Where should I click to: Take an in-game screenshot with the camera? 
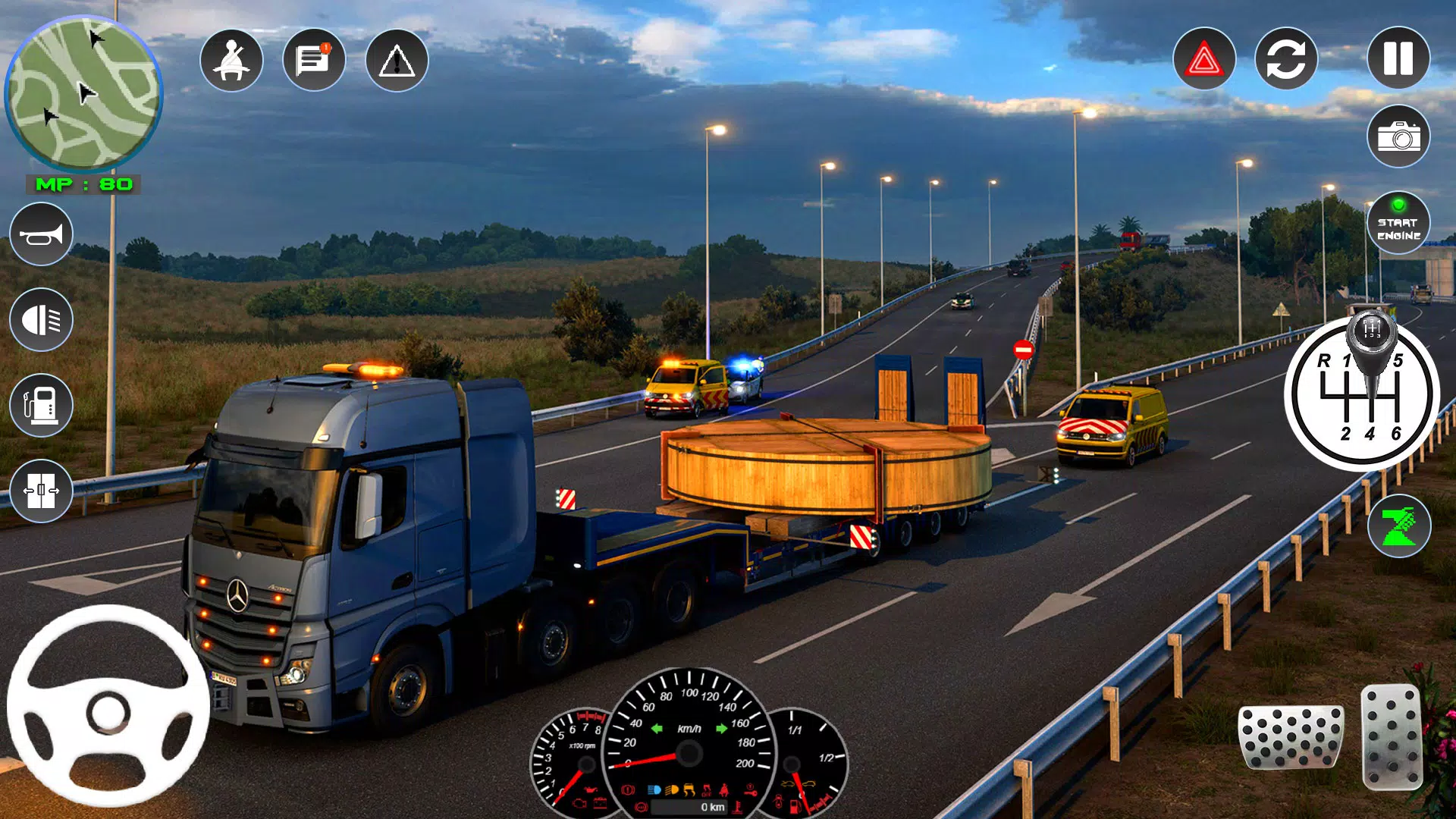coord(1398,136)
